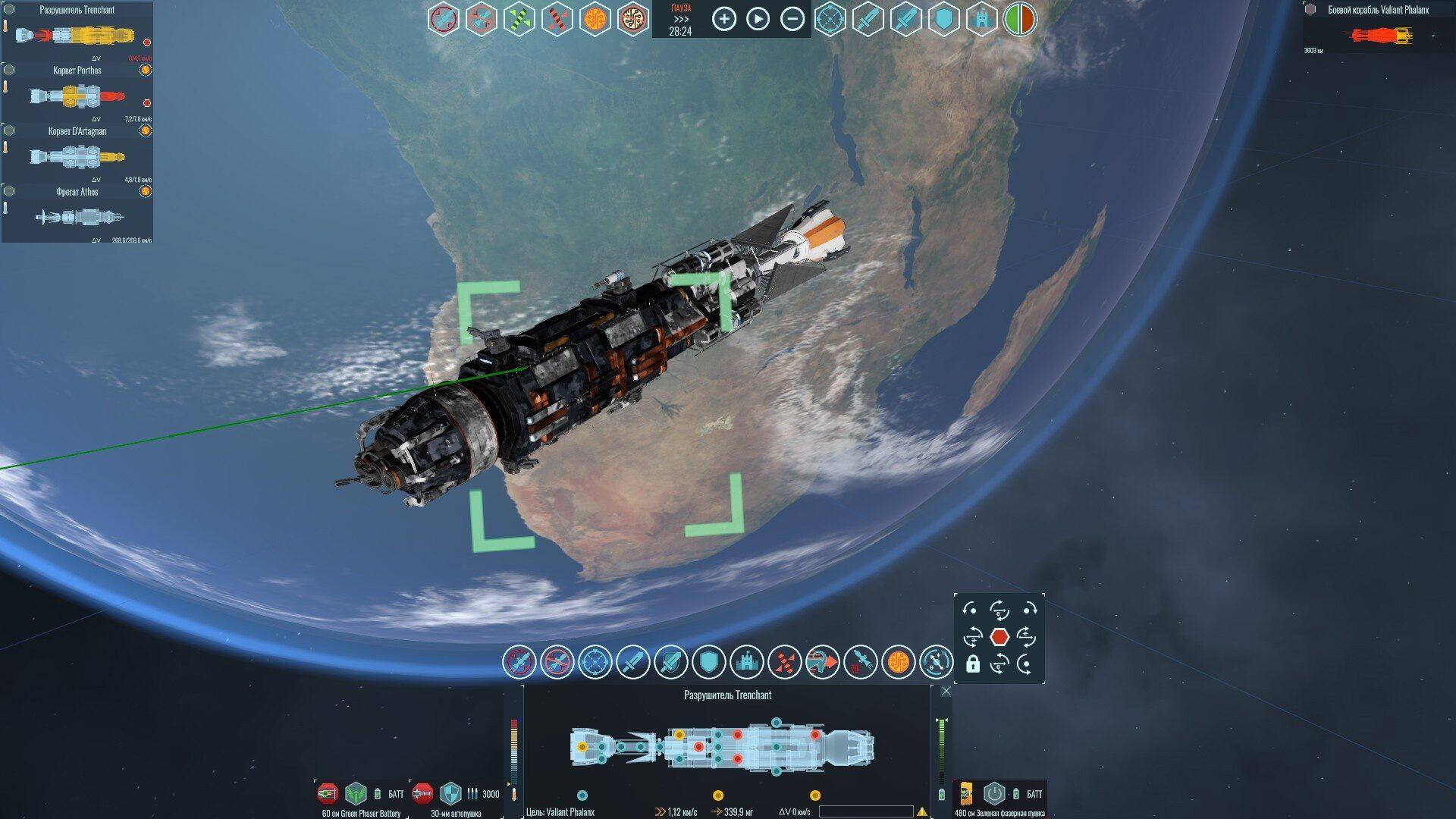The height and width of the screenshot is (819, 1456).
Task: Click the red hexagon stop maneuver button
Action: click(999, 637)
